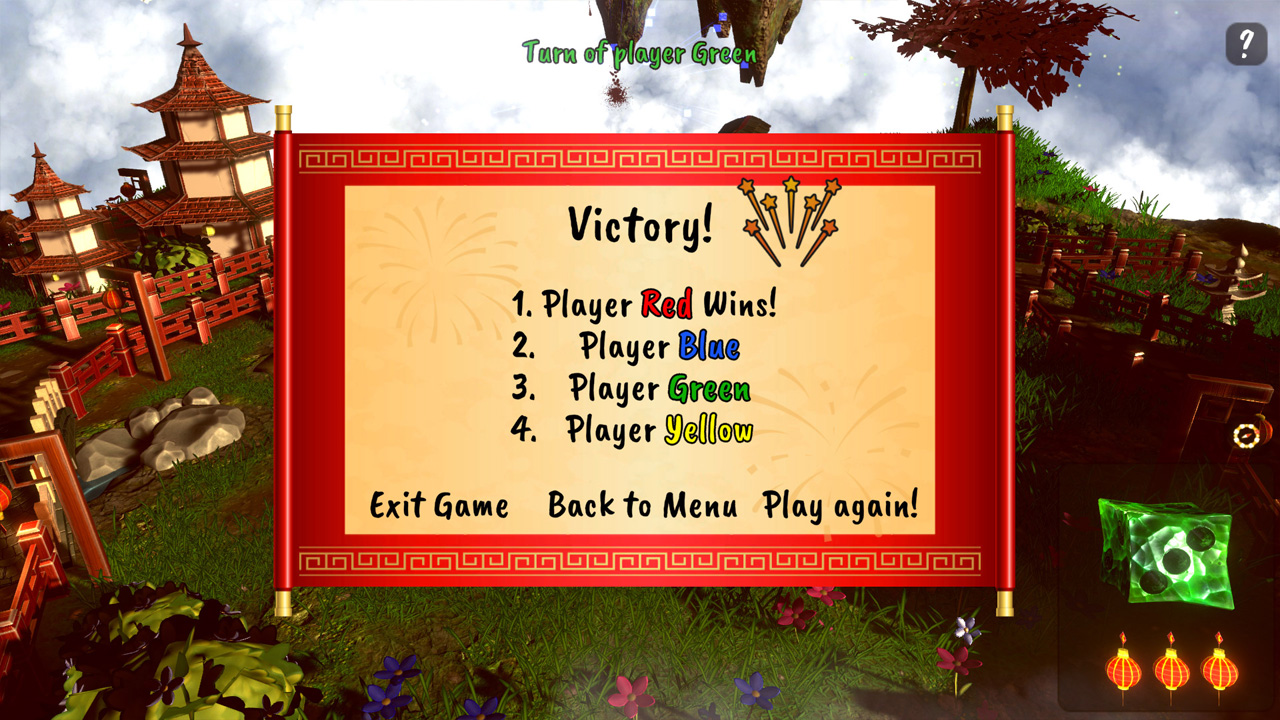The height and width of the screenshot is (720, 1280).
Task: Expand the top edge of the red scroll
Action: 640,157
